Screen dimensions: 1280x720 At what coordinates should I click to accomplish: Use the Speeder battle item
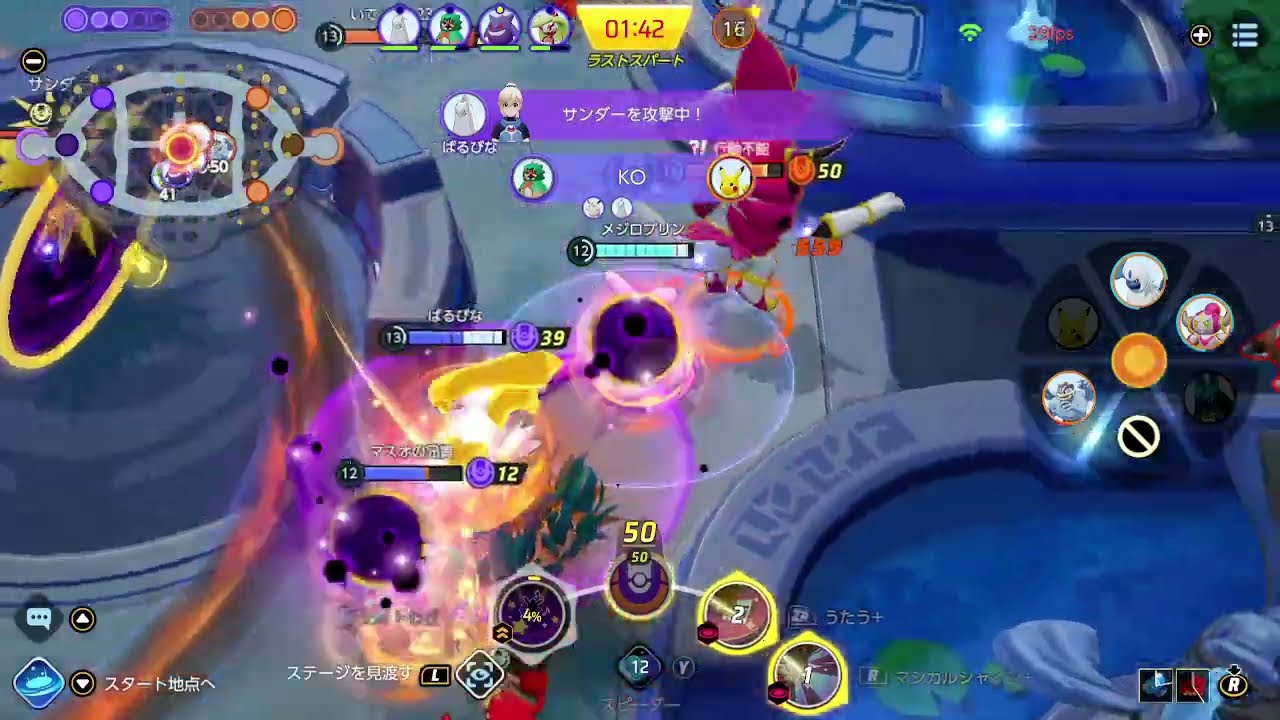[x=640, y=667]
